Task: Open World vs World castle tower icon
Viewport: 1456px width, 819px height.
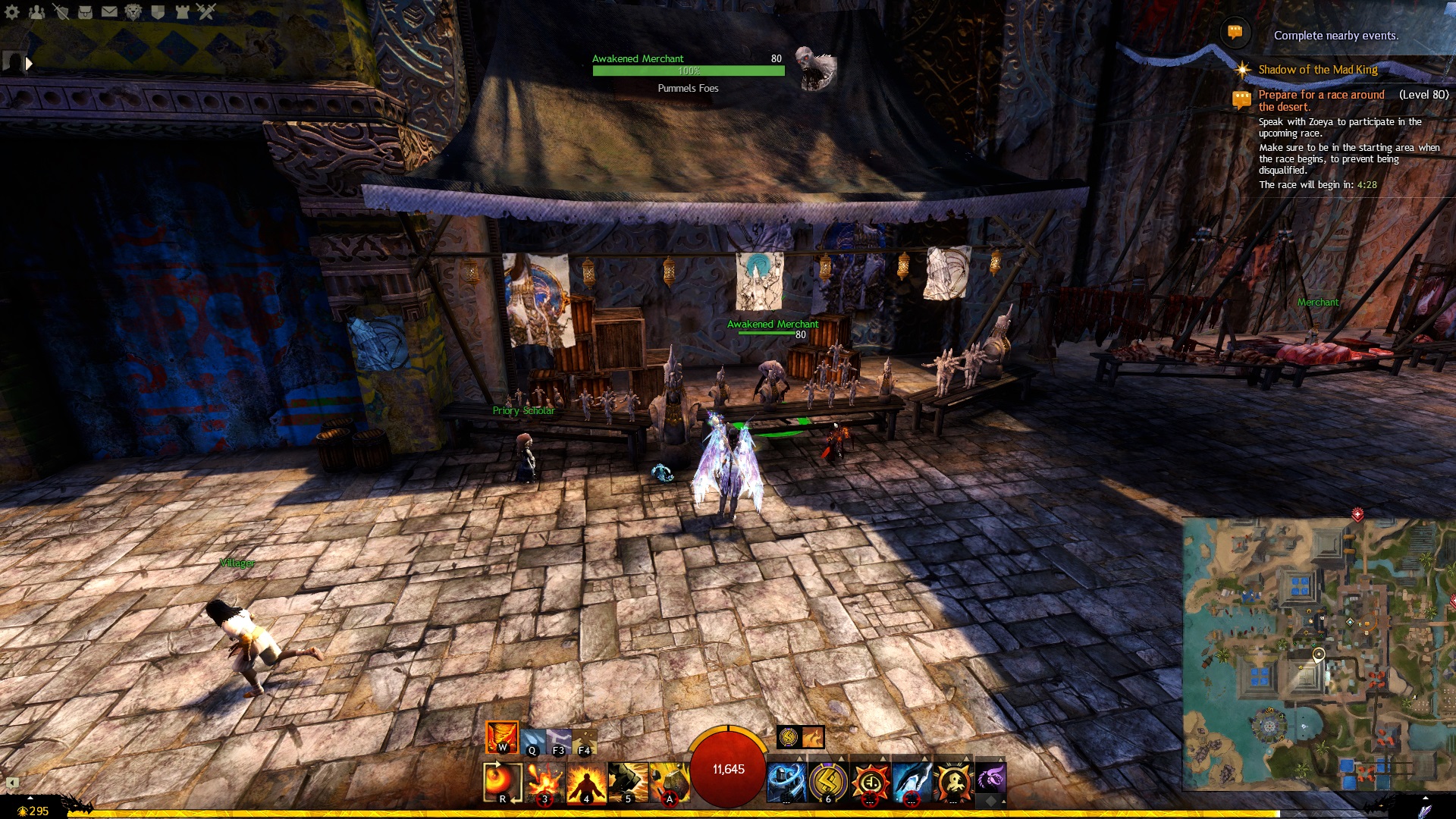Action: click(x=182, y=12)
